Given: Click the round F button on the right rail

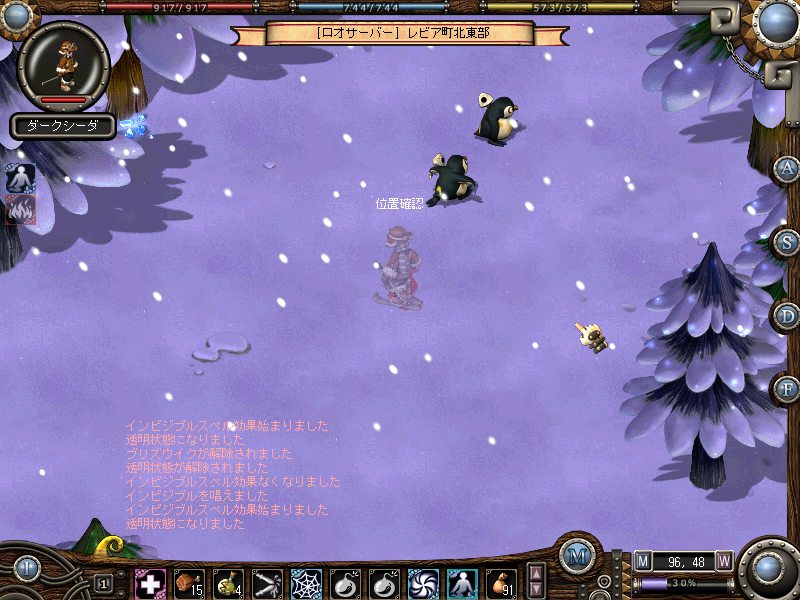Looking at the screenshot, I should click(788, 387).
